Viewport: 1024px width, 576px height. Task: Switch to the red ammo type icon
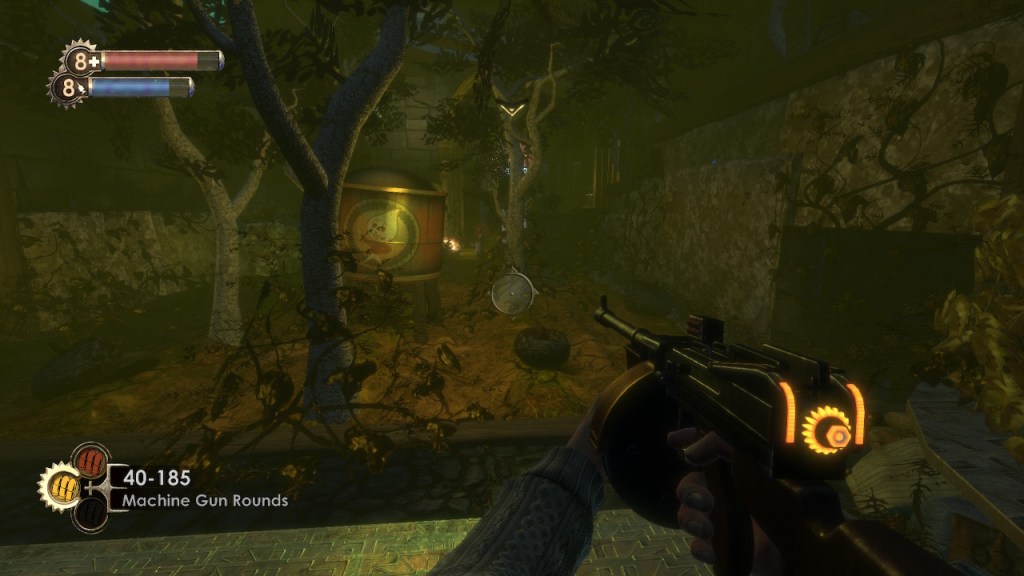pyautogui.click(x=90, y=462)
